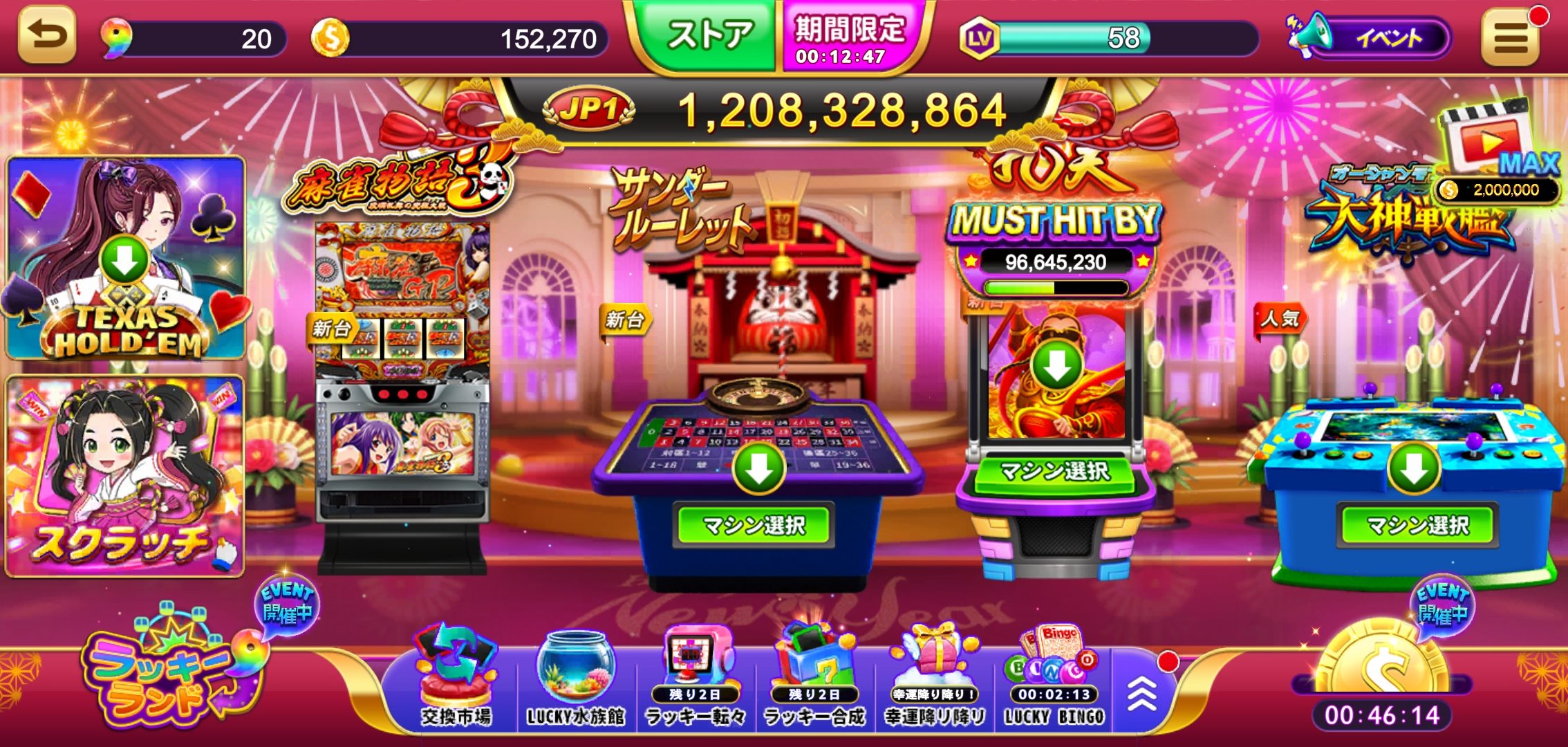Click マシン選択 on the blue fishing table
The height and width of the screenshot is (747, 1568).
1417,526
